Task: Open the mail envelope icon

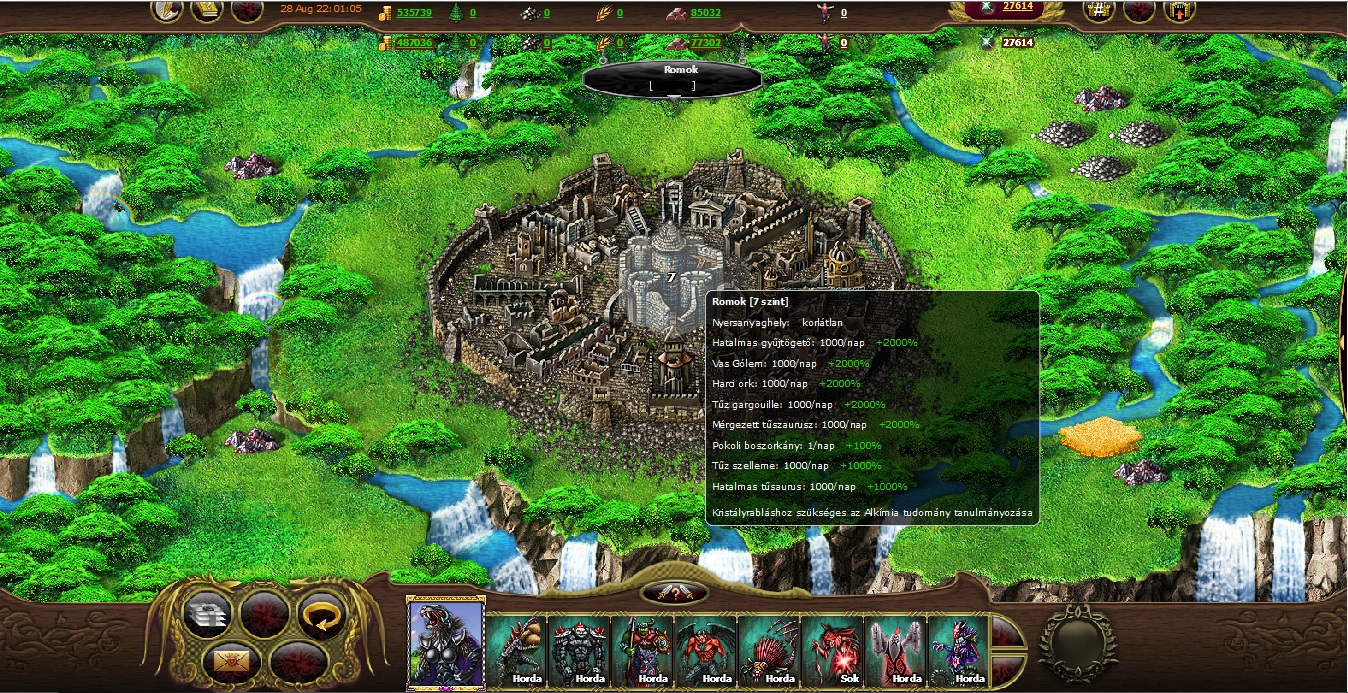Action: coord(226,662)
